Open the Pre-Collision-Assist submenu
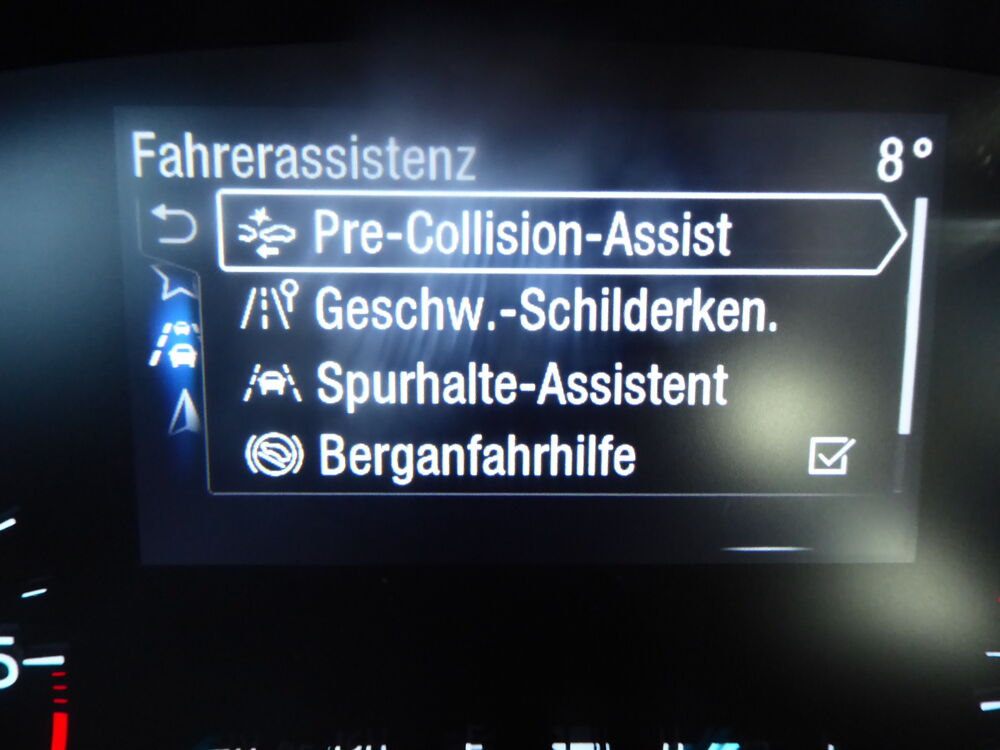The height and width of the screenshot is (750, 1000). click(x=560, y=234)
